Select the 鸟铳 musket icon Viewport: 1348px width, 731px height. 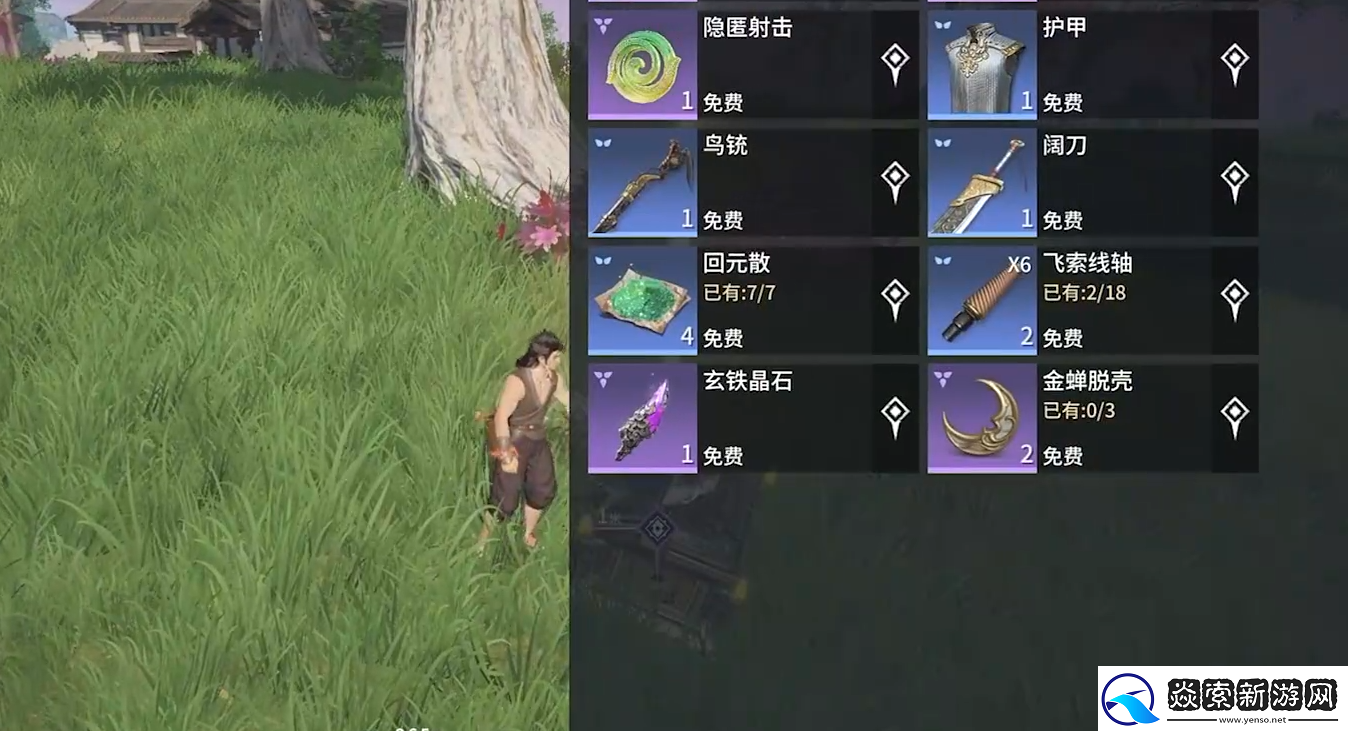tap(641, 182)
